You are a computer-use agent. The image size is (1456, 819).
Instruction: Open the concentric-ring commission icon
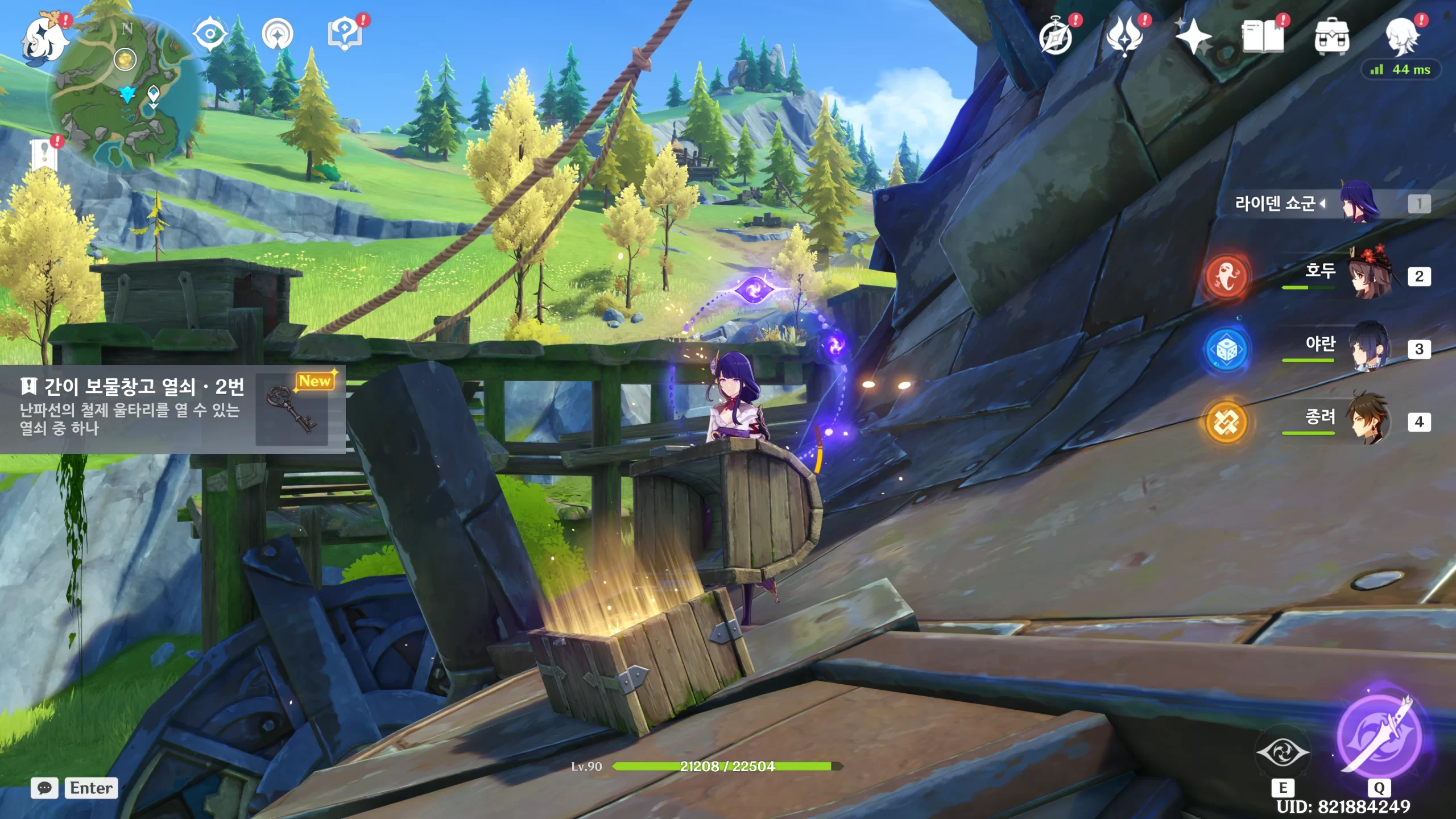coord(278,34)
